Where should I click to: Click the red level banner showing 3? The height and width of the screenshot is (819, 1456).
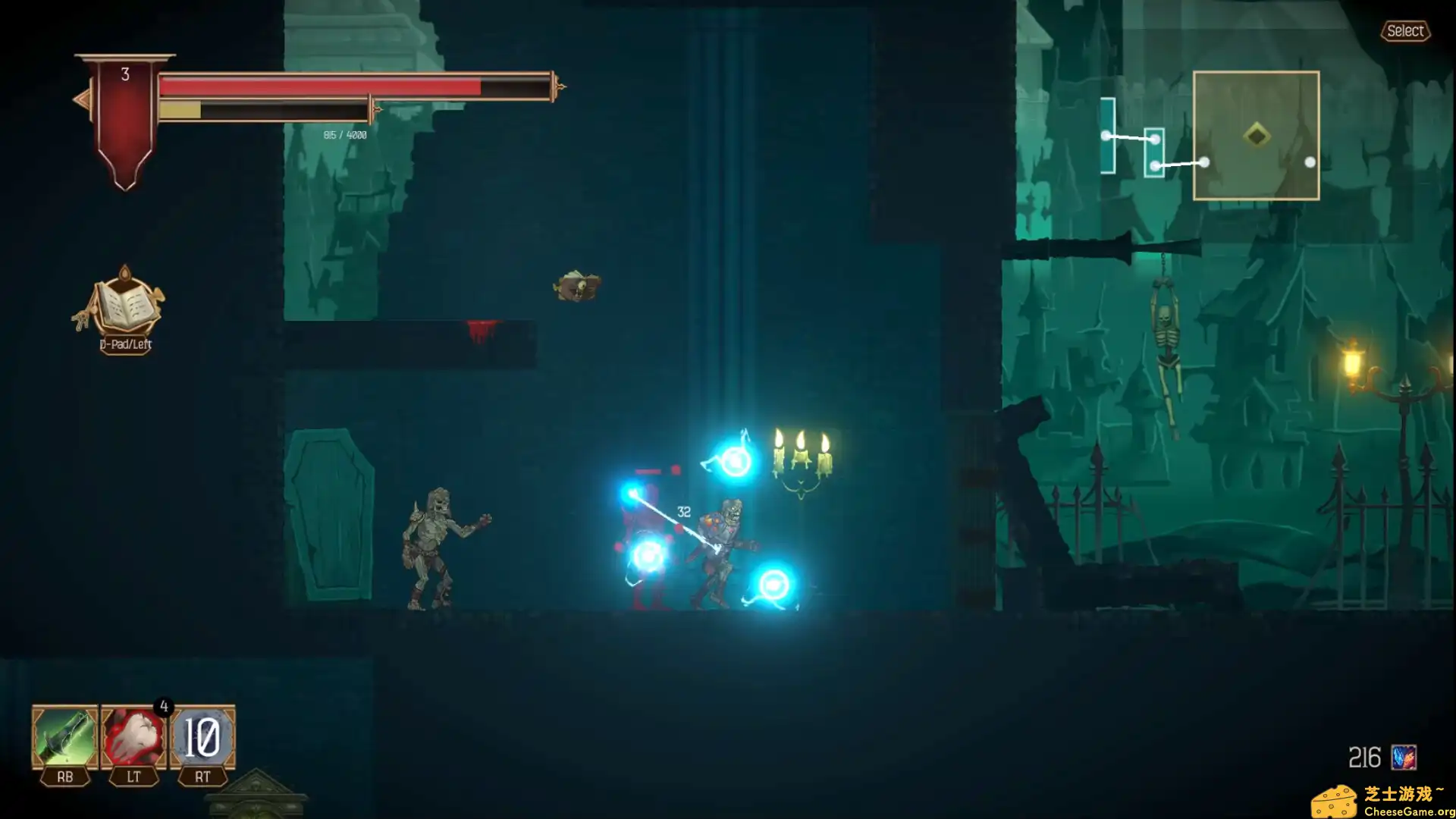(x=124, y=76)
